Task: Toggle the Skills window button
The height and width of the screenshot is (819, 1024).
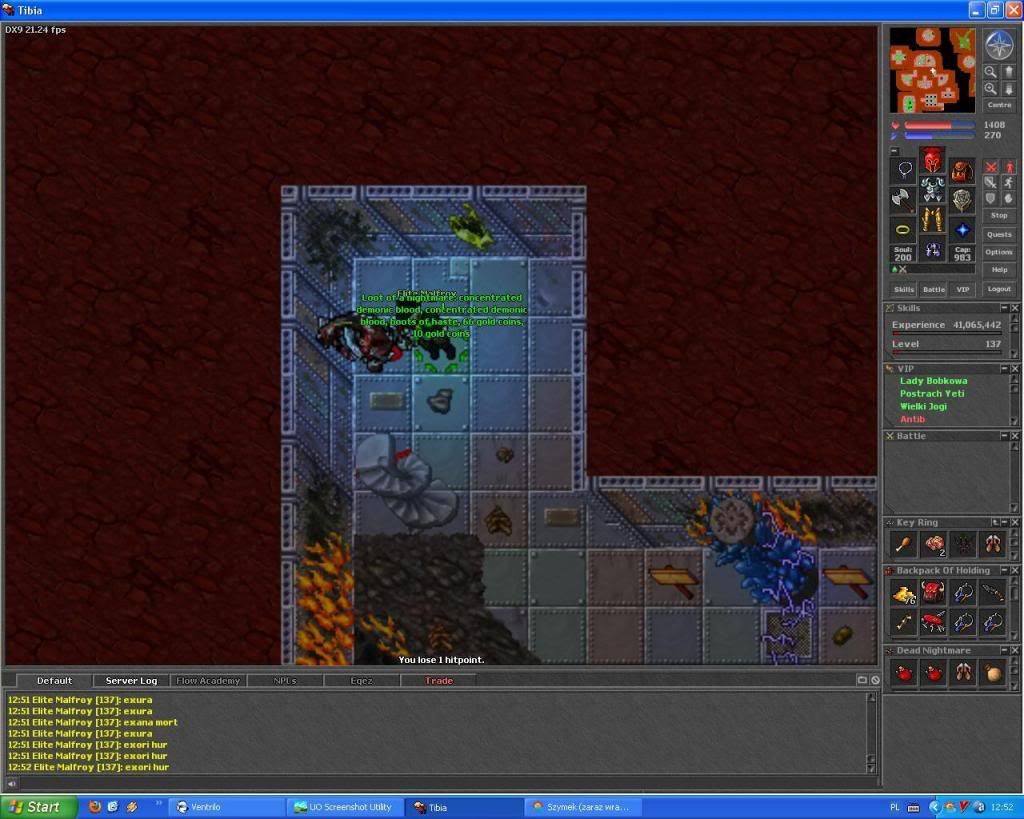Action: (x=904, y=289)
